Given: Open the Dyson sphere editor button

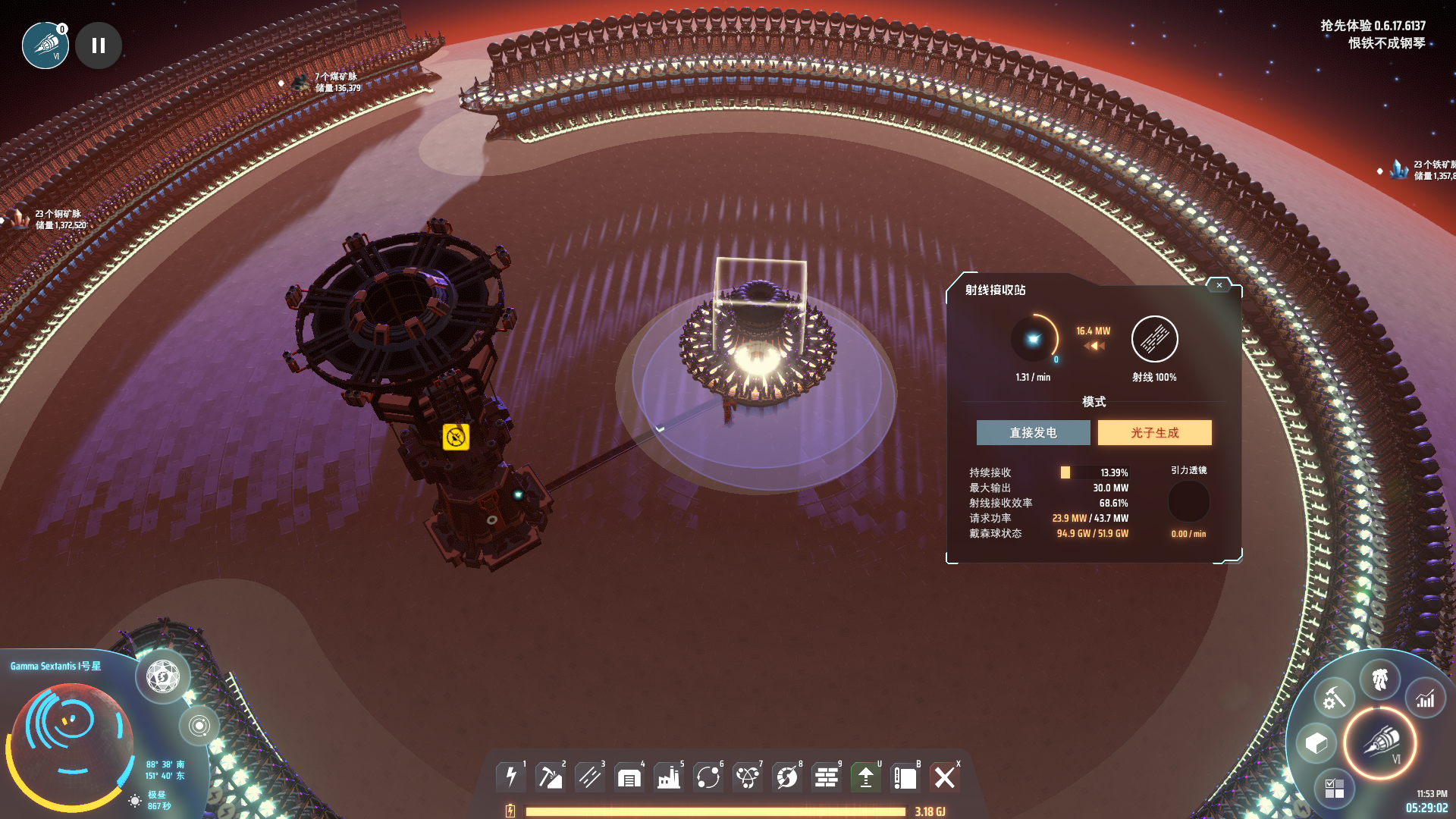Looking at the screenshot, I should 163,676.
